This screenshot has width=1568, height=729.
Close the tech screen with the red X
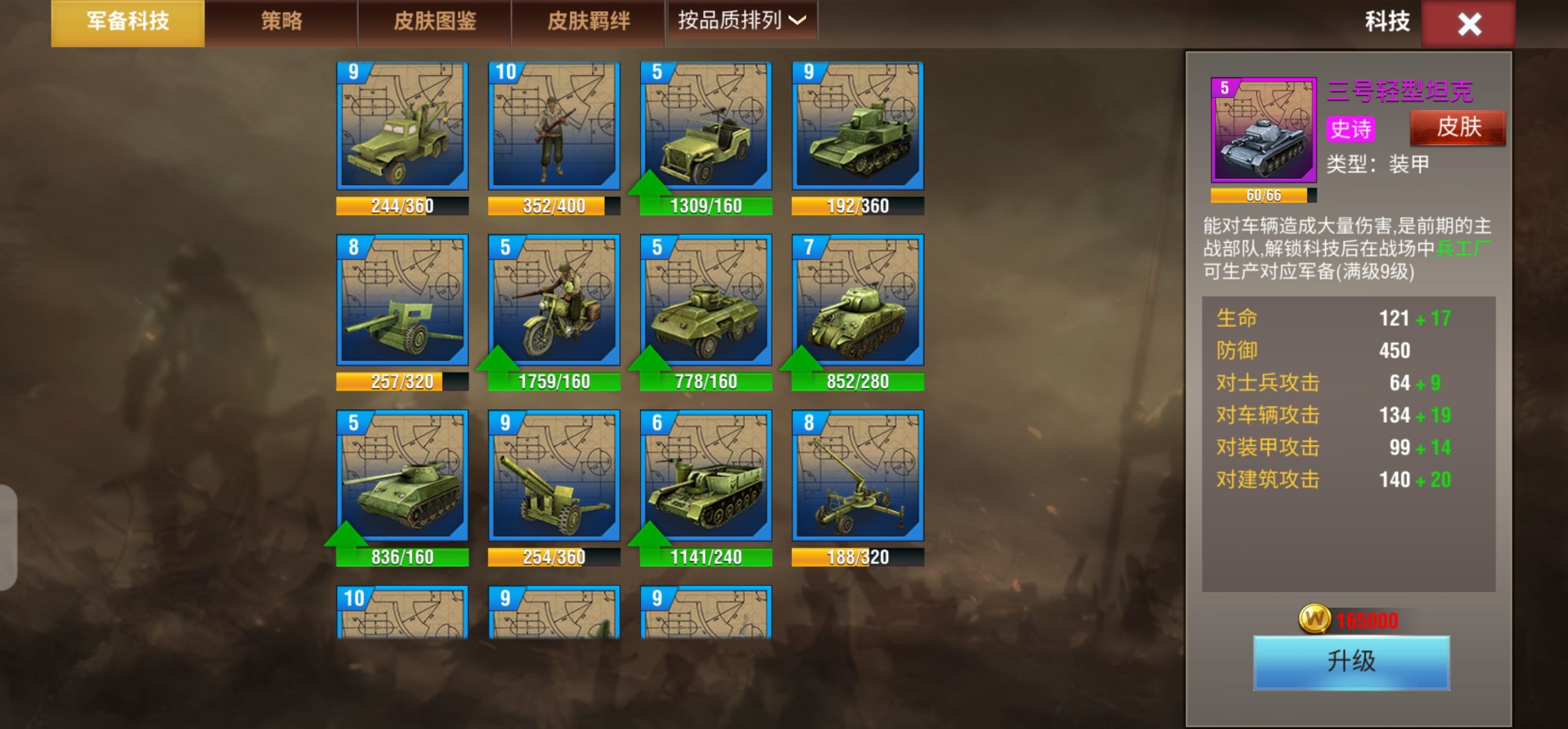1469,25
